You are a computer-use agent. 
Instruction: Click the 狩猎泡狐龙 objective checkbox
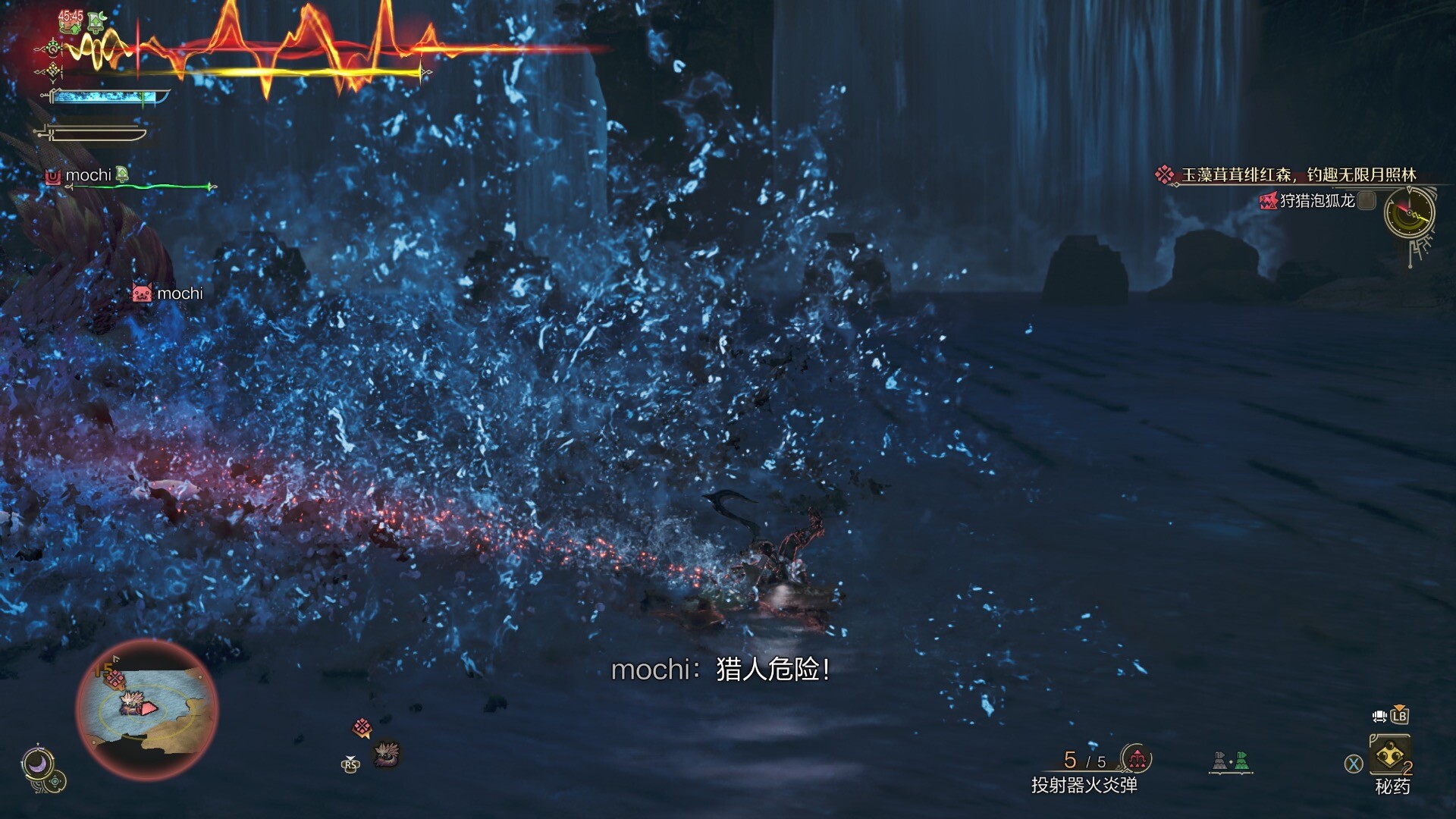tap(1367, 201)
